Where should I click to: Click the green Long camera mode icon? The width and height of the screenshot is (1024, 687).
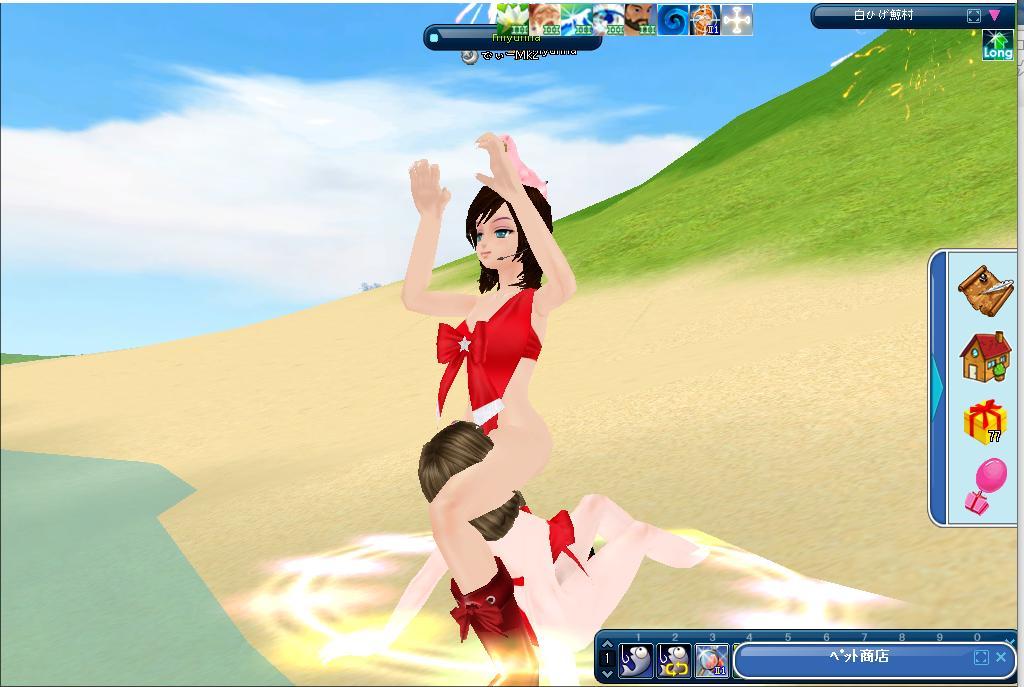pos(997,45)
